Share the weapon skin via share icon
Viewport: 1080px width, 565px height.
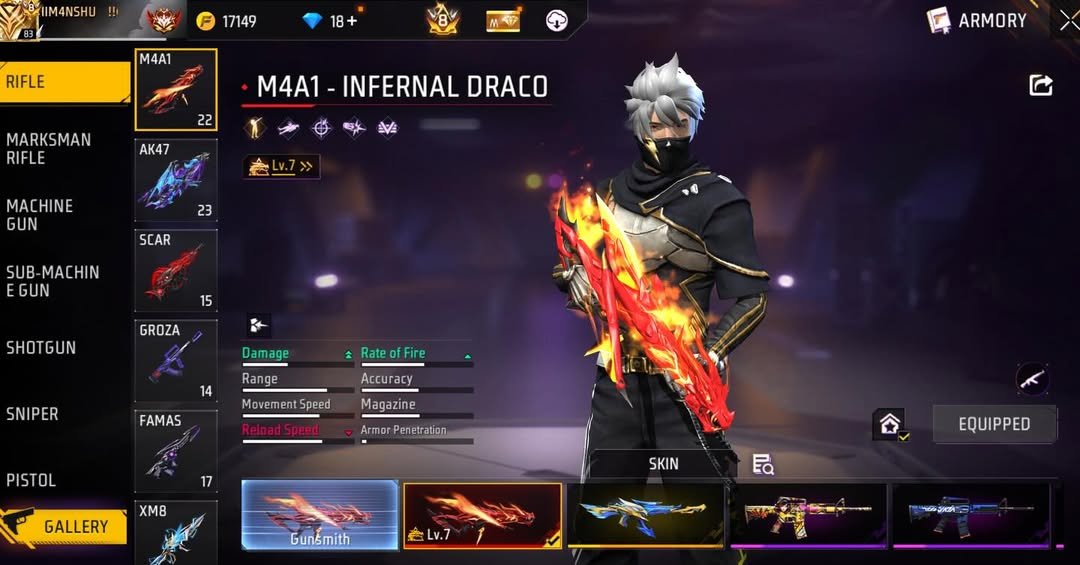tap(1041, 86)
